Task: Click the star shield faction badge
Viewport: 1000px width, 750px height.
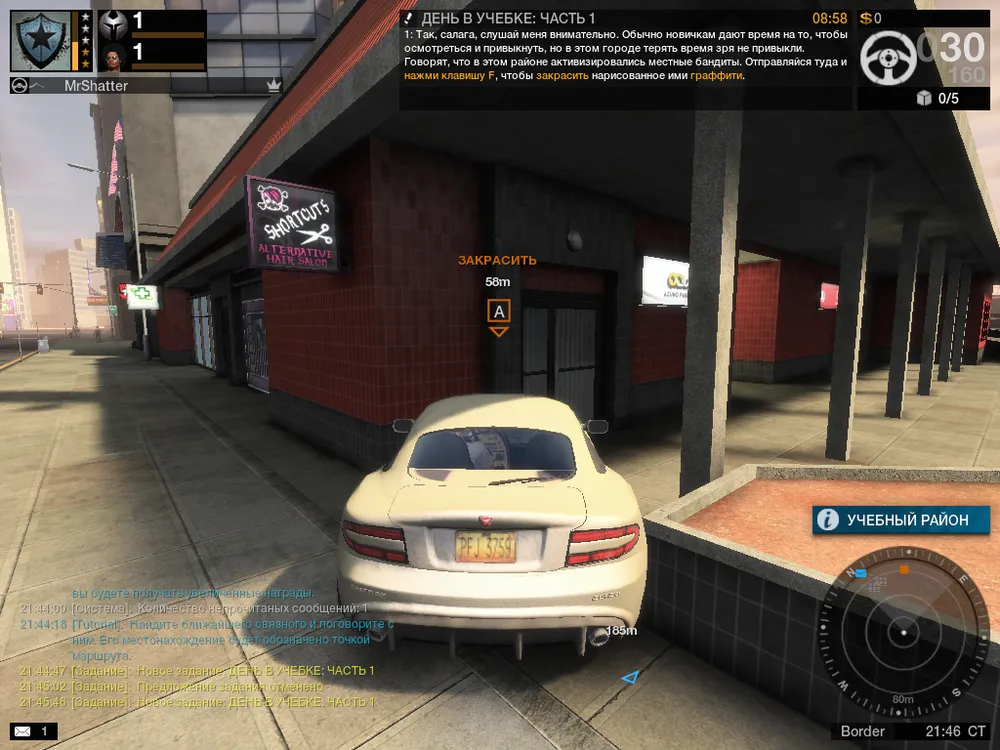Action: [41, 41]
